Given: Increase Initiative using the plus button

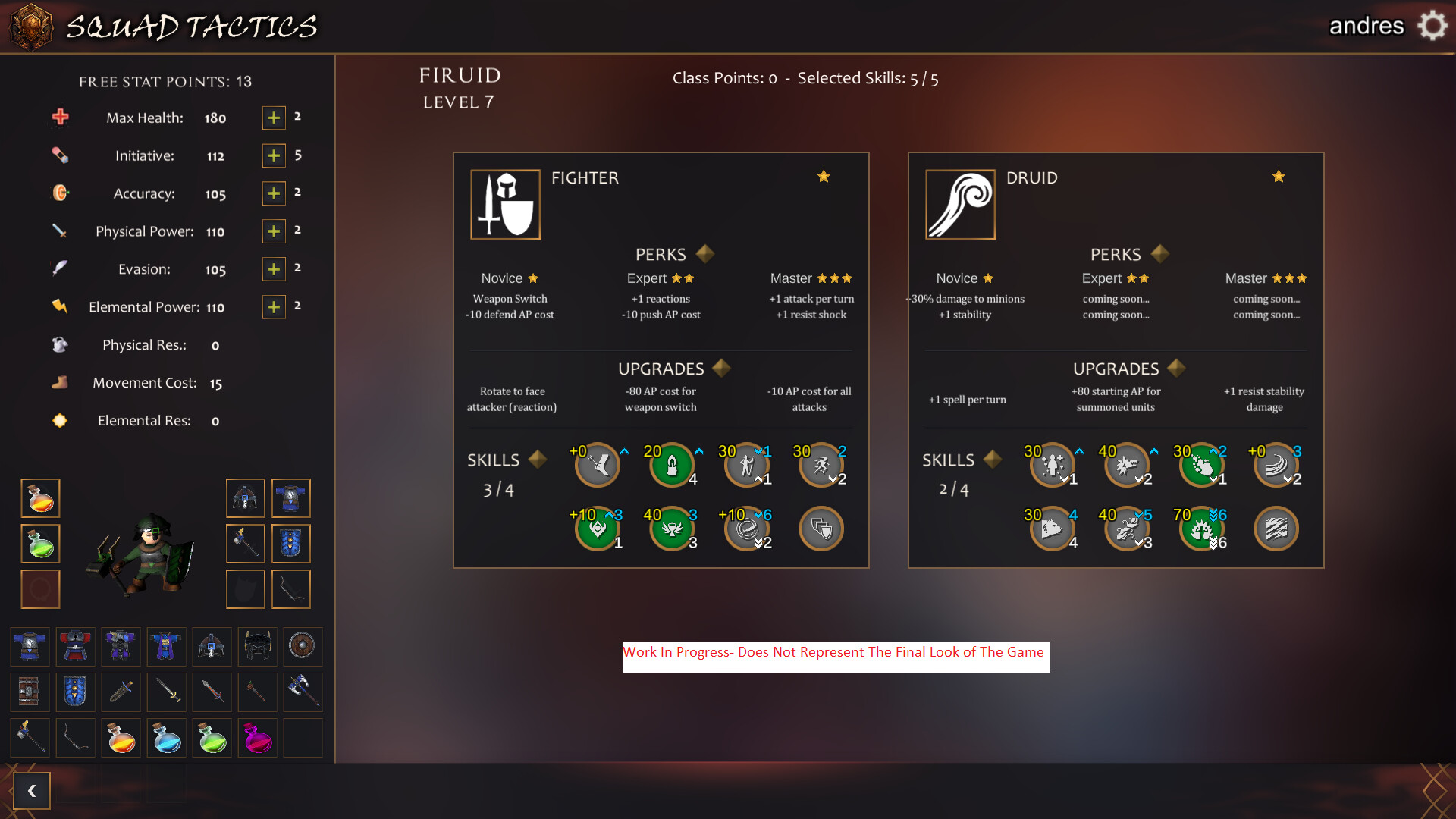Looking at the screenshot, I should coord(273,155).
